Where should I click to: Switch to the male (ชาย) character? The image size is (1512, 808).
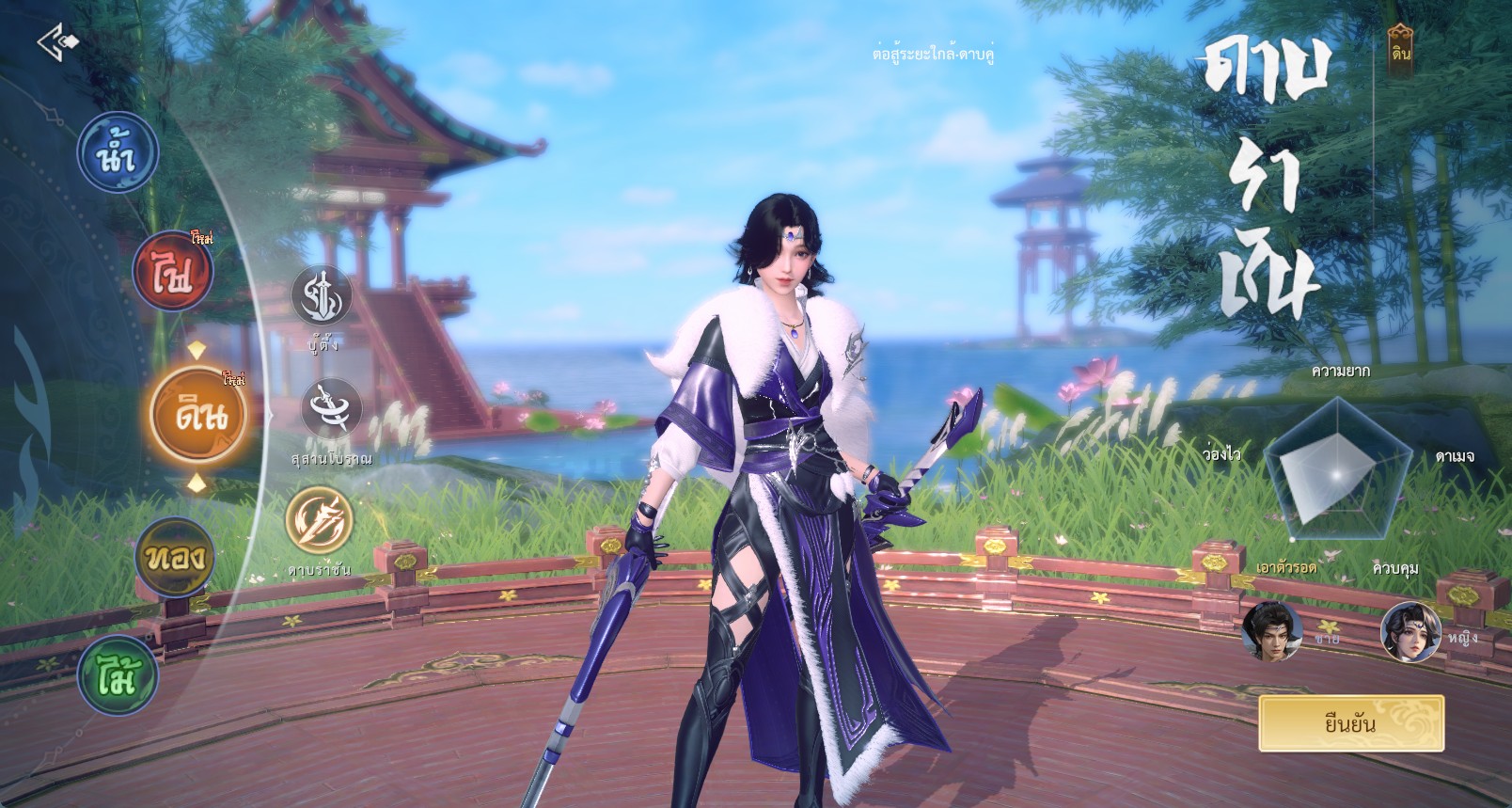(x=1271, y=631)
